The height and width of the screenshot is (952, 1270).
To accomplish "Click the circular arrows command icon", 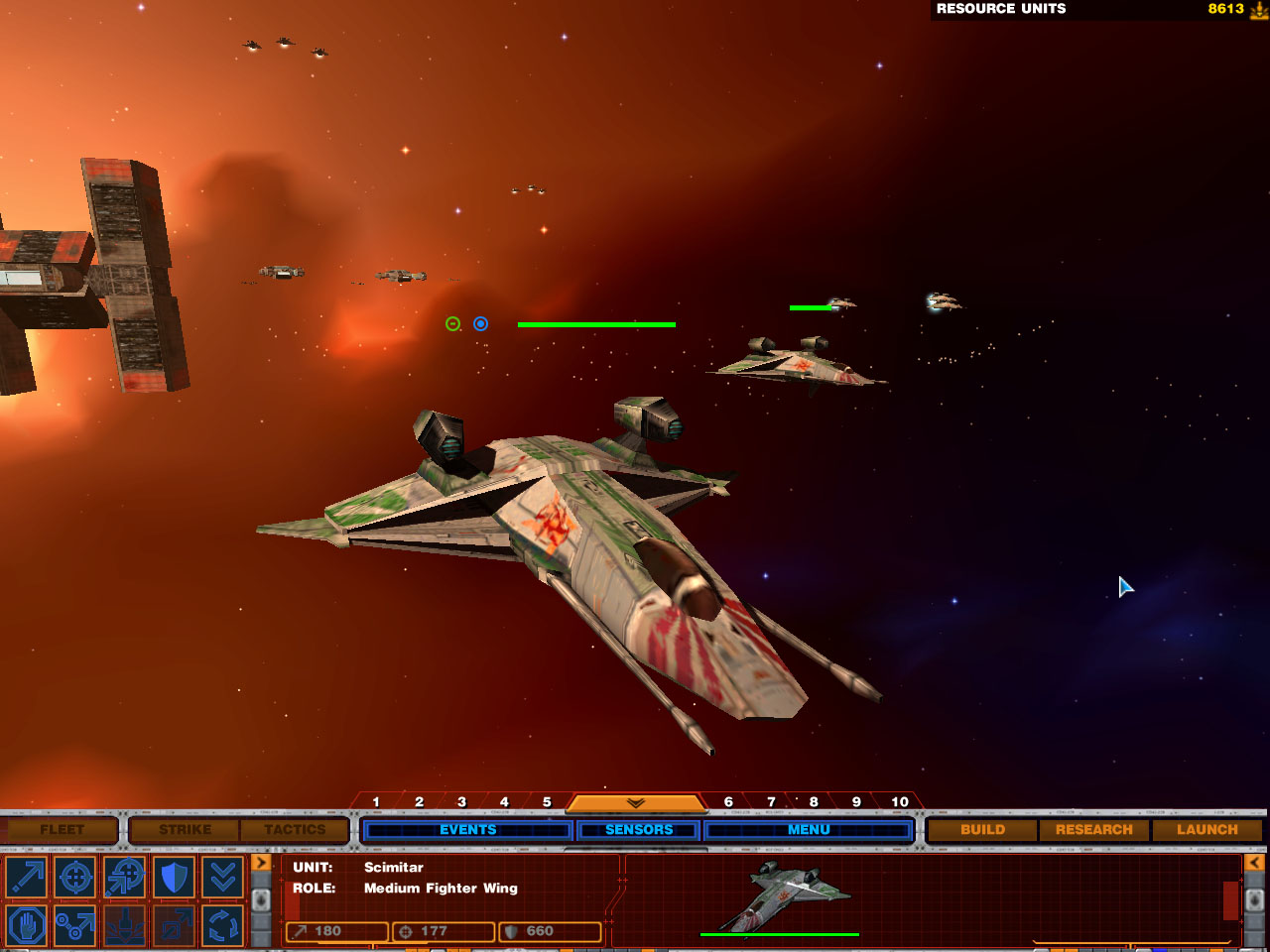I will 222,926.
